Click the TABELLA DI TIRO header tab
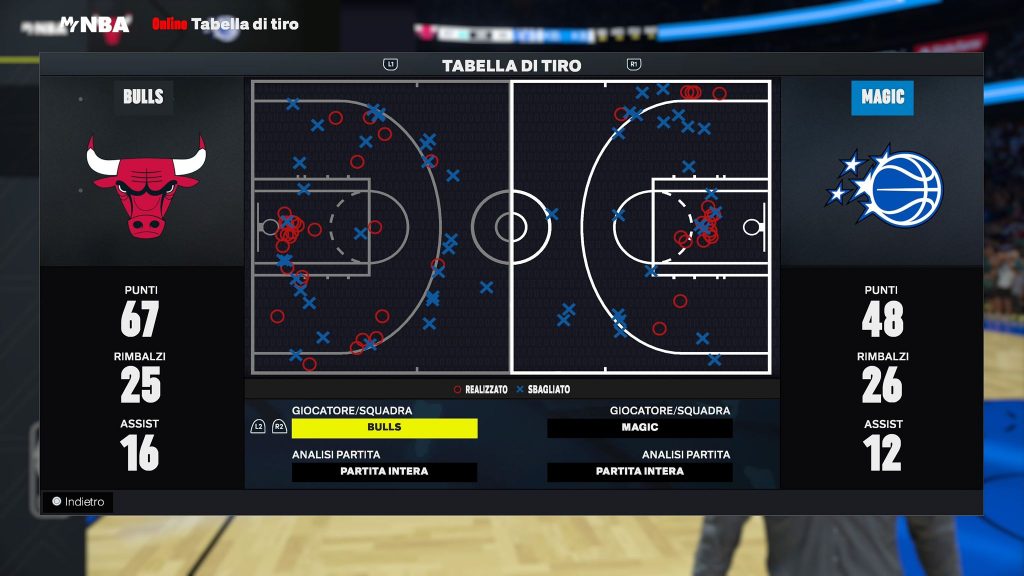This screenshot has height=576, width=1024. coord(511,66)
